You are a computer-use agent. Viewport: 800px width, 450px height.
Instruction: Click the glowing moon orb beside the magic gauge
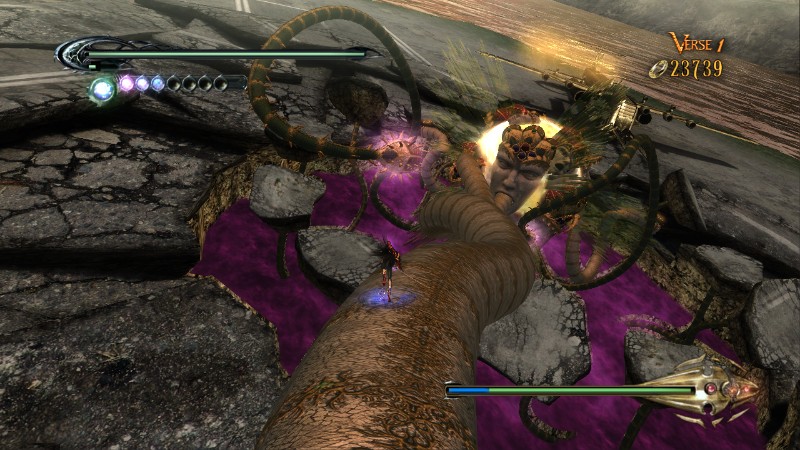click(x=101, y=90)
